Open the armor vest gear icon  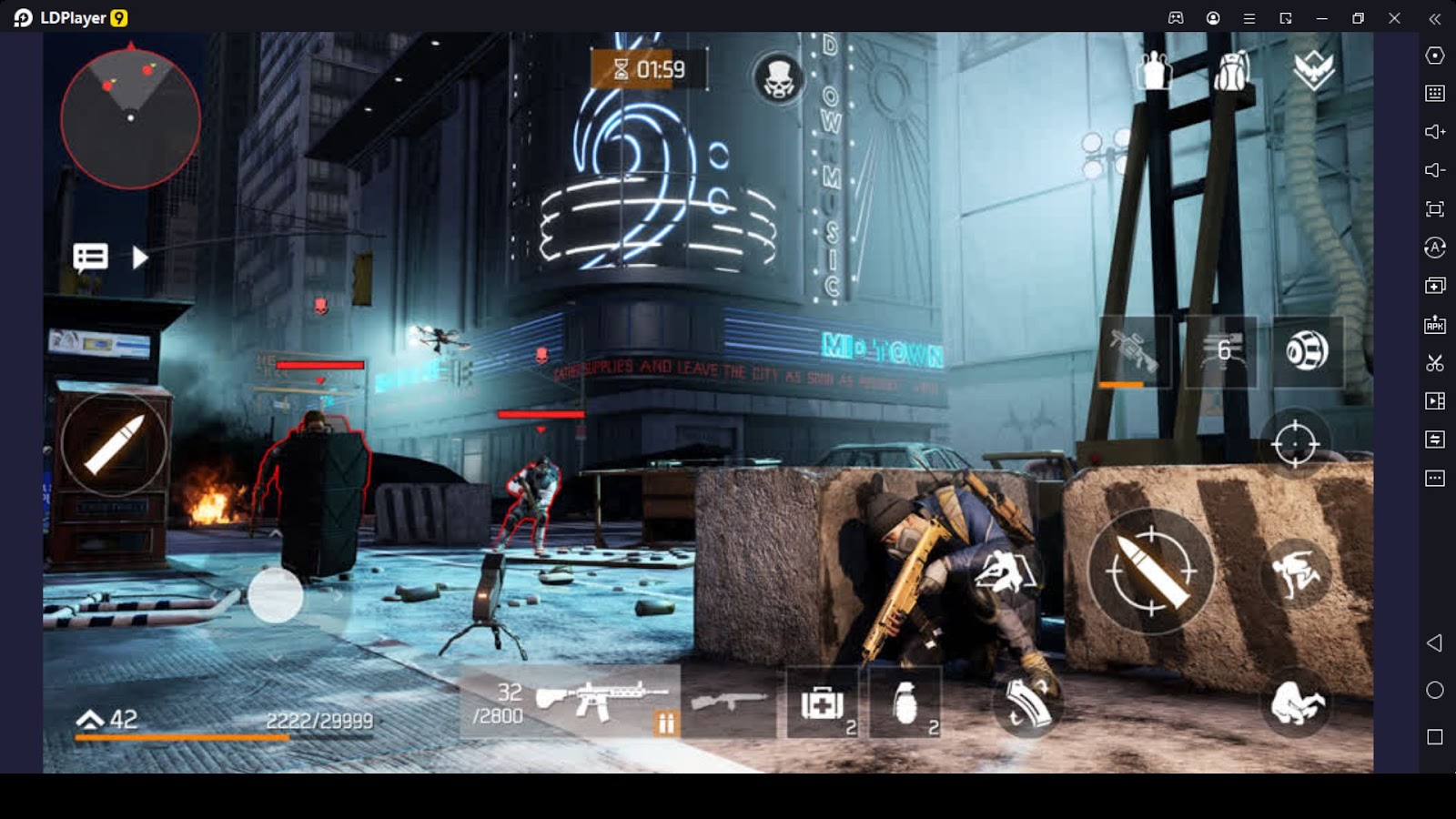(x=1154, y=70)
